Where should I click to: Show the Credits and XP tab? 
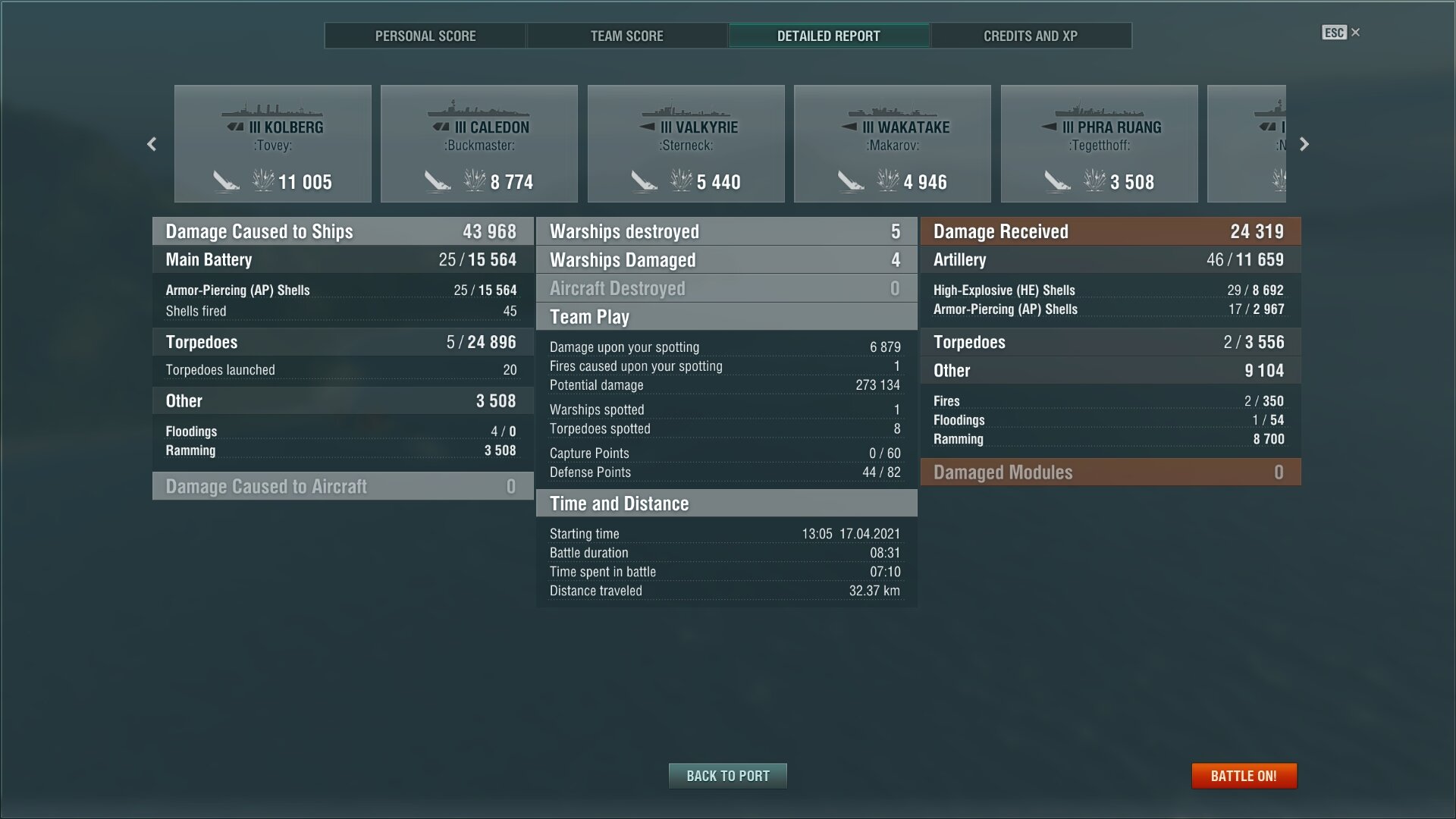1030,36
